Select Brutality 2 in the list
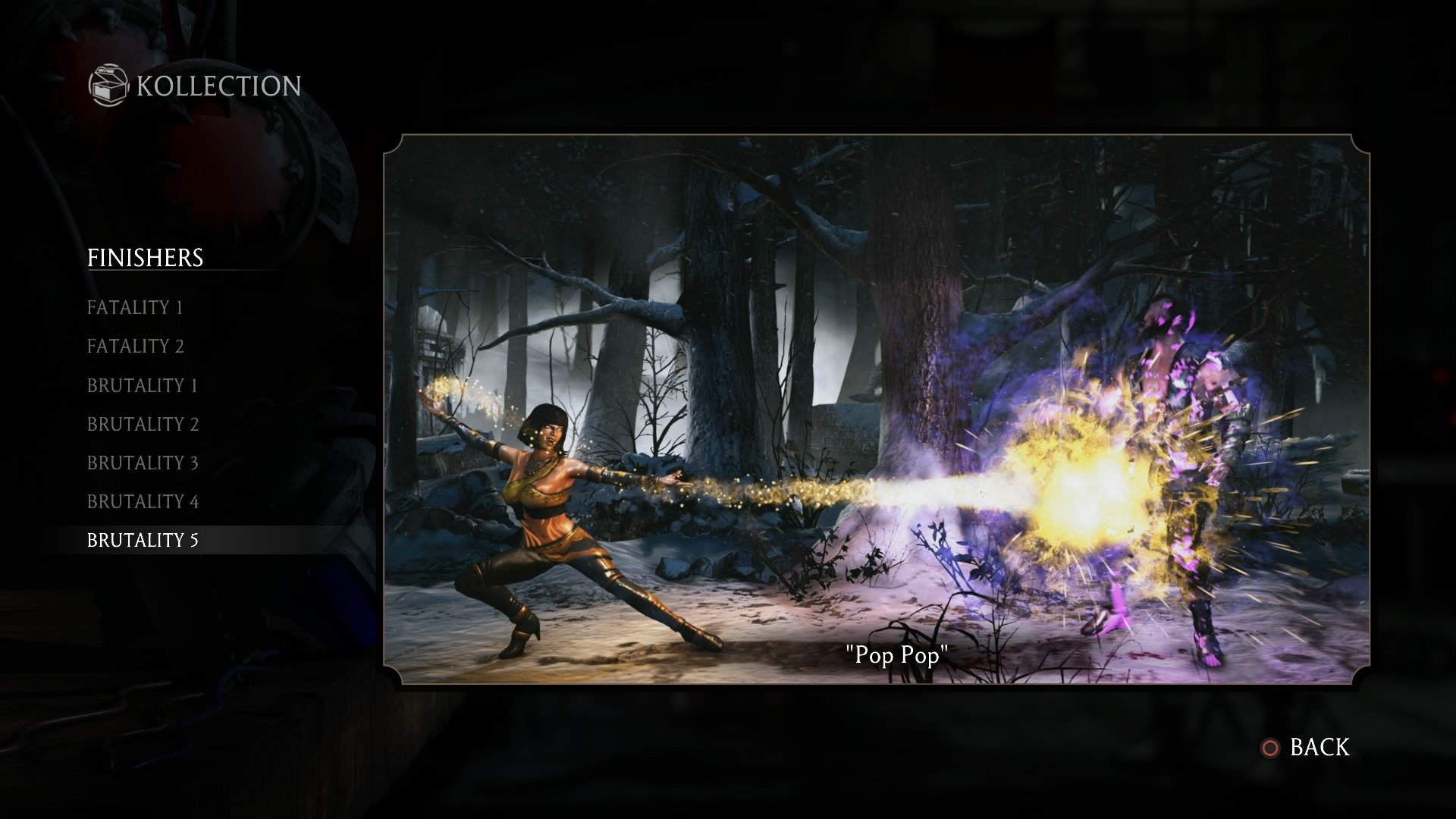The height and width of the screenshot is (819, 1456). (143, 425)
